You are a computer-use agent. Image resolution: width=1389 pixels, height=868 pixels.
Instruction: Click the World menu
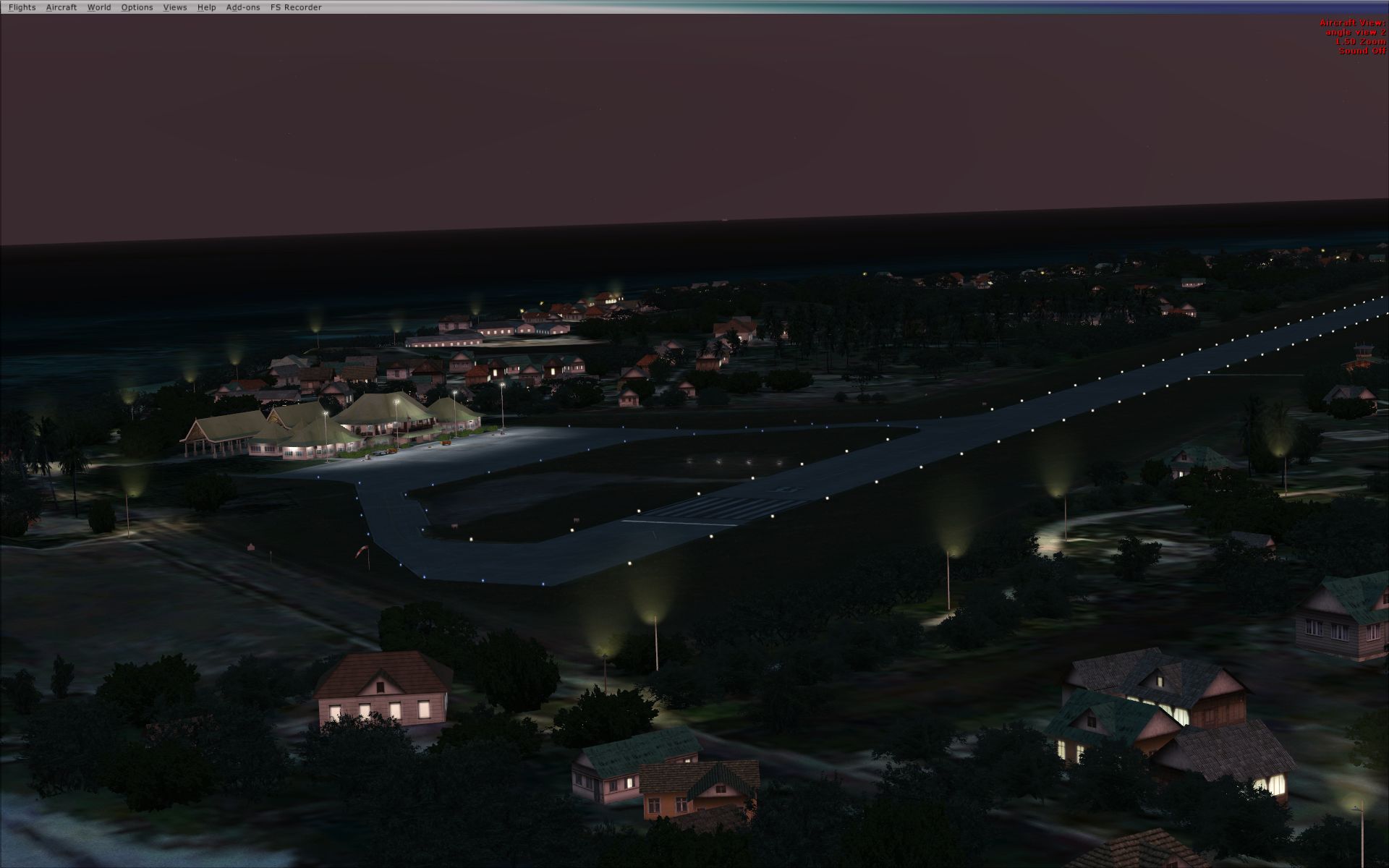[x=99, y=7]
